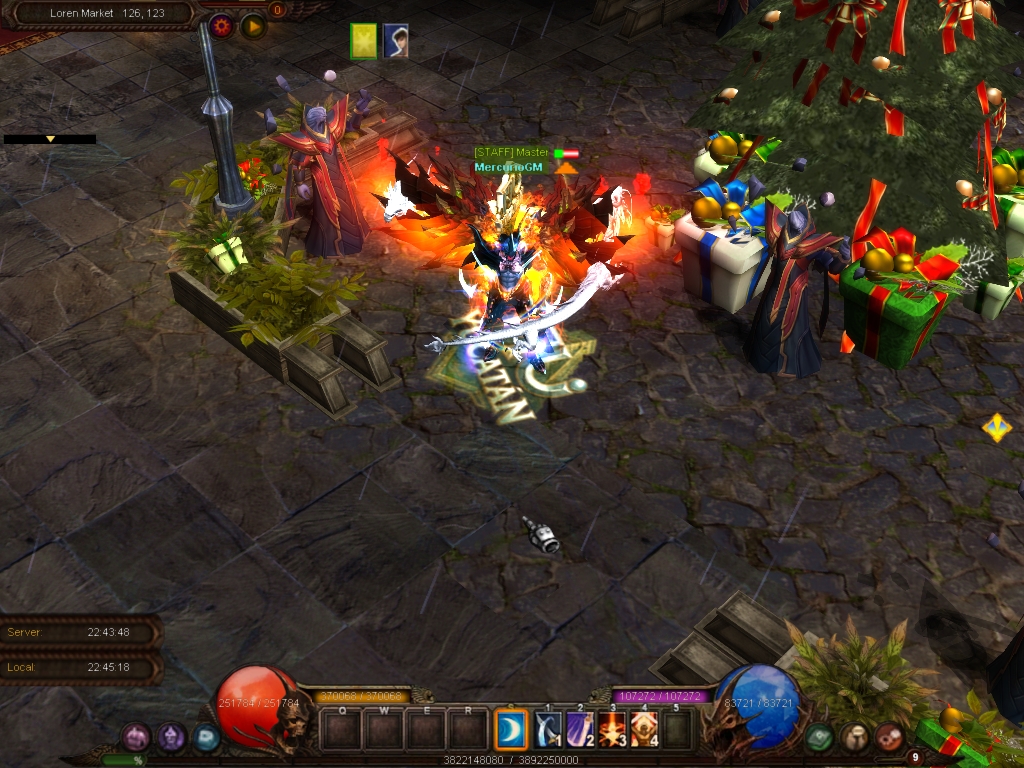1024x768 pixels.
Task: Use skill slot 2 purple blade
Action: (581, 730)
